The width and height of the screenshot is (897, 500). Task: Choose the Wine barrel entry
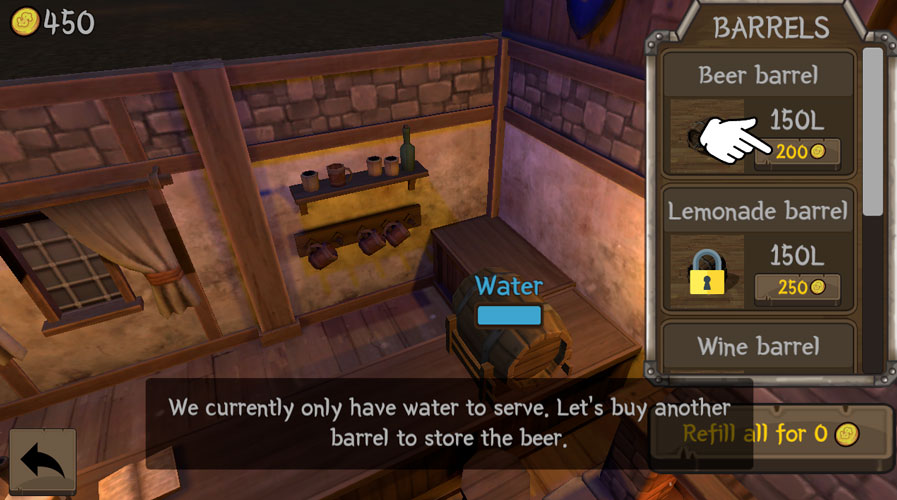pos(758,346)
